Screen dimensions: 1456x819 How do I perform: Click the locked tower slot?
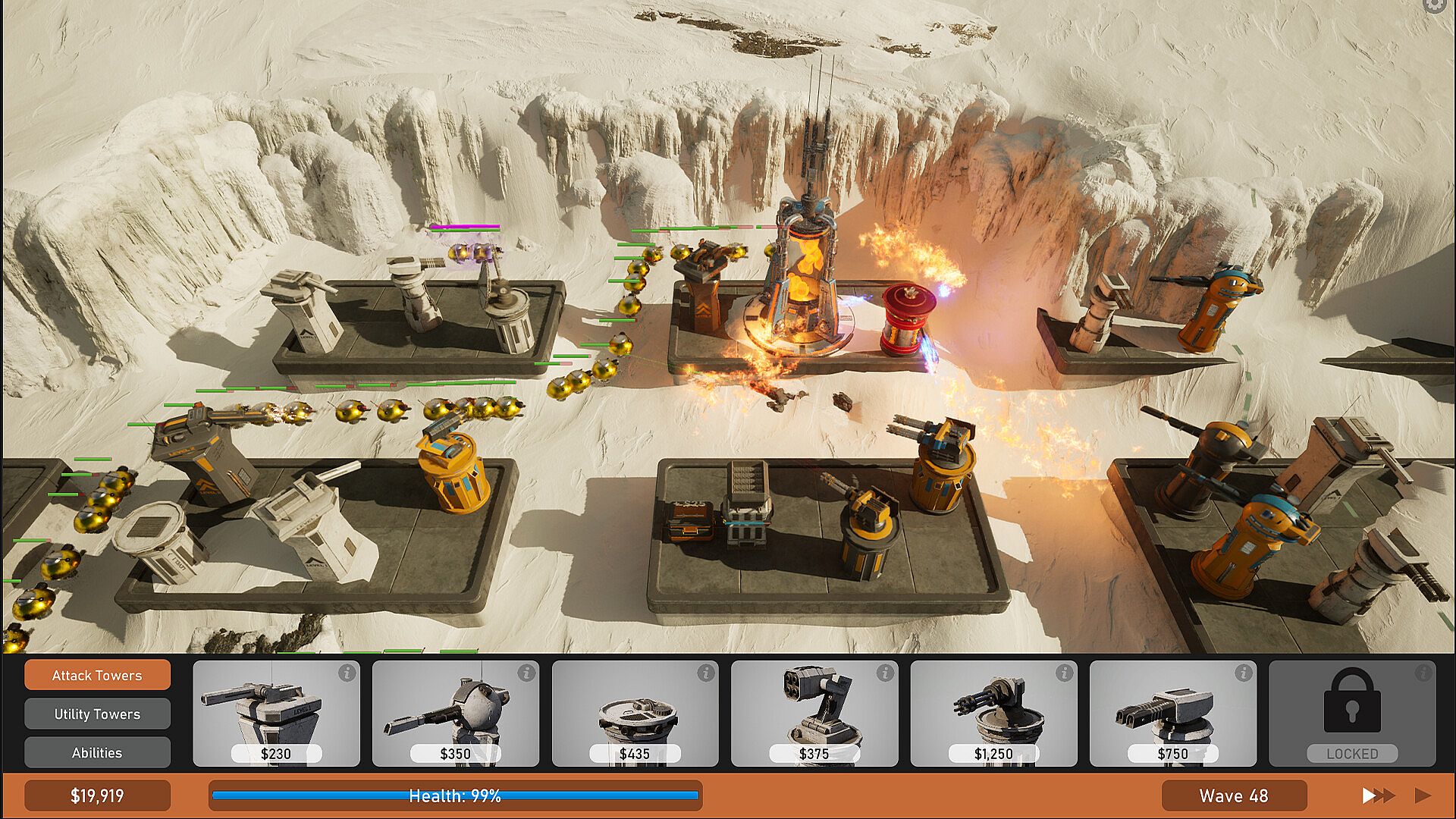click(1352, 713)
